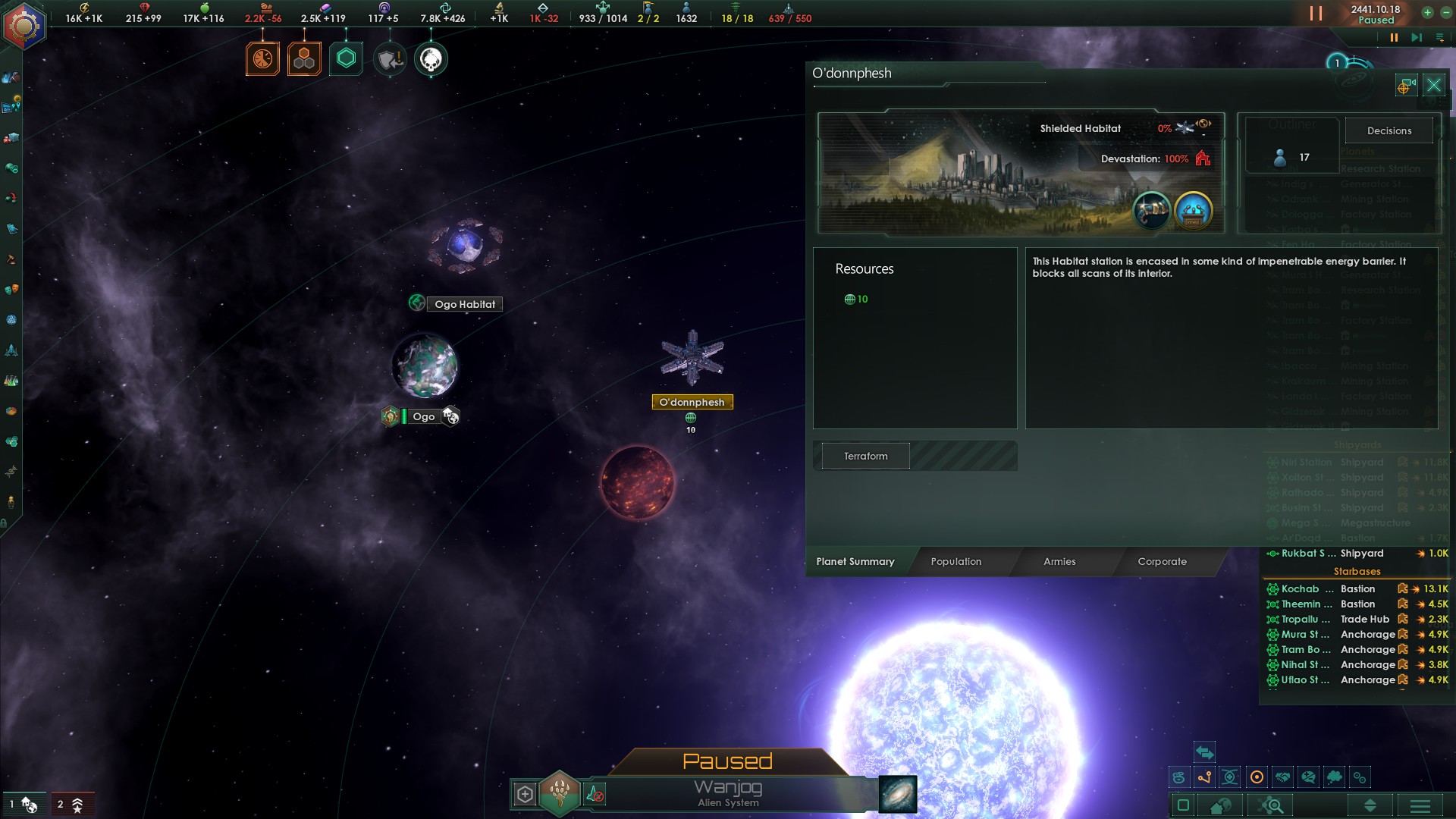Open the empire emblem menu
Viewport: 1456px width, 819px height.
tap(24, 27)
